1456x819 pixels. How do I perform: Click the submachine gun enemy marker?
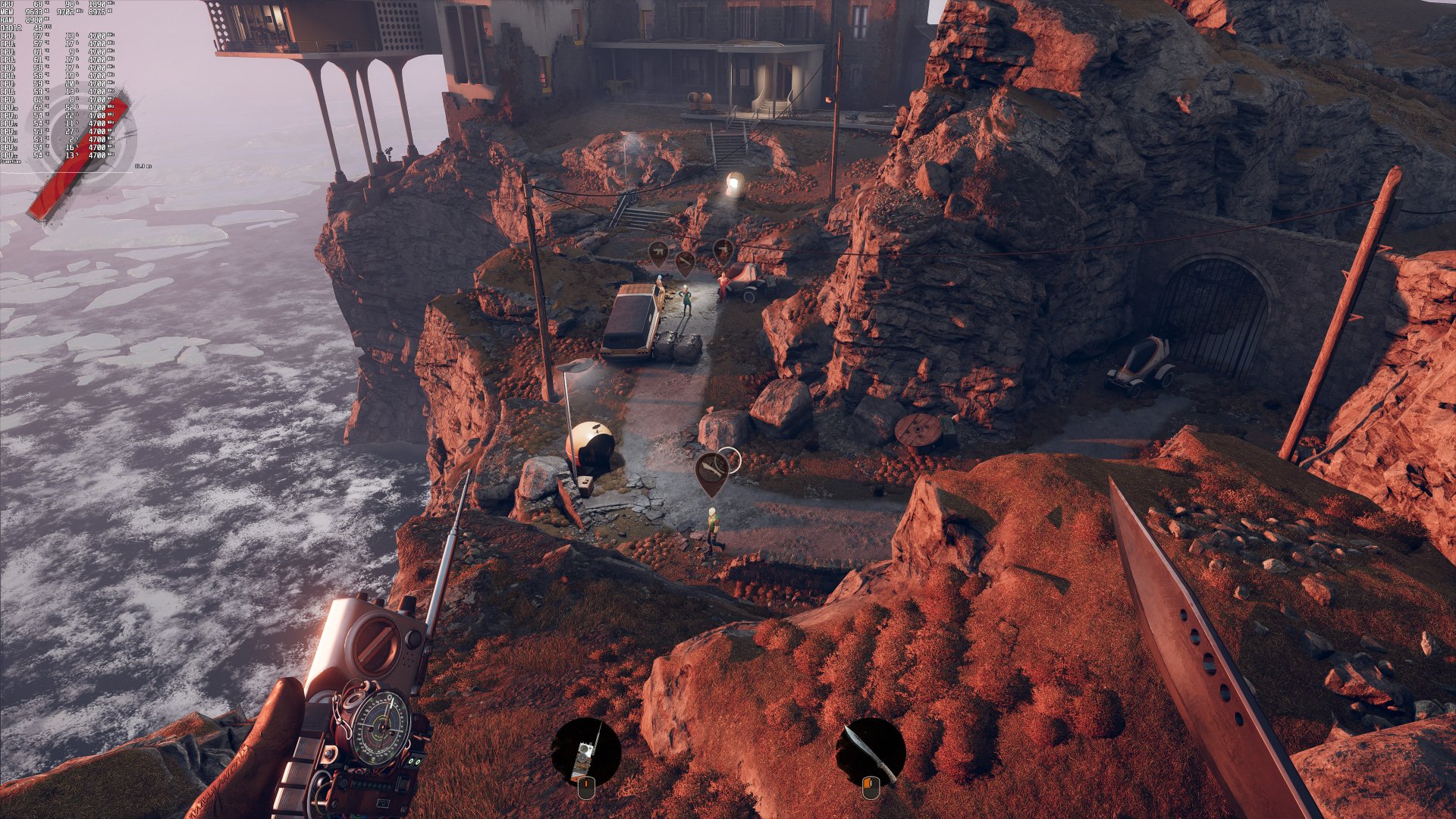[658, 253]
